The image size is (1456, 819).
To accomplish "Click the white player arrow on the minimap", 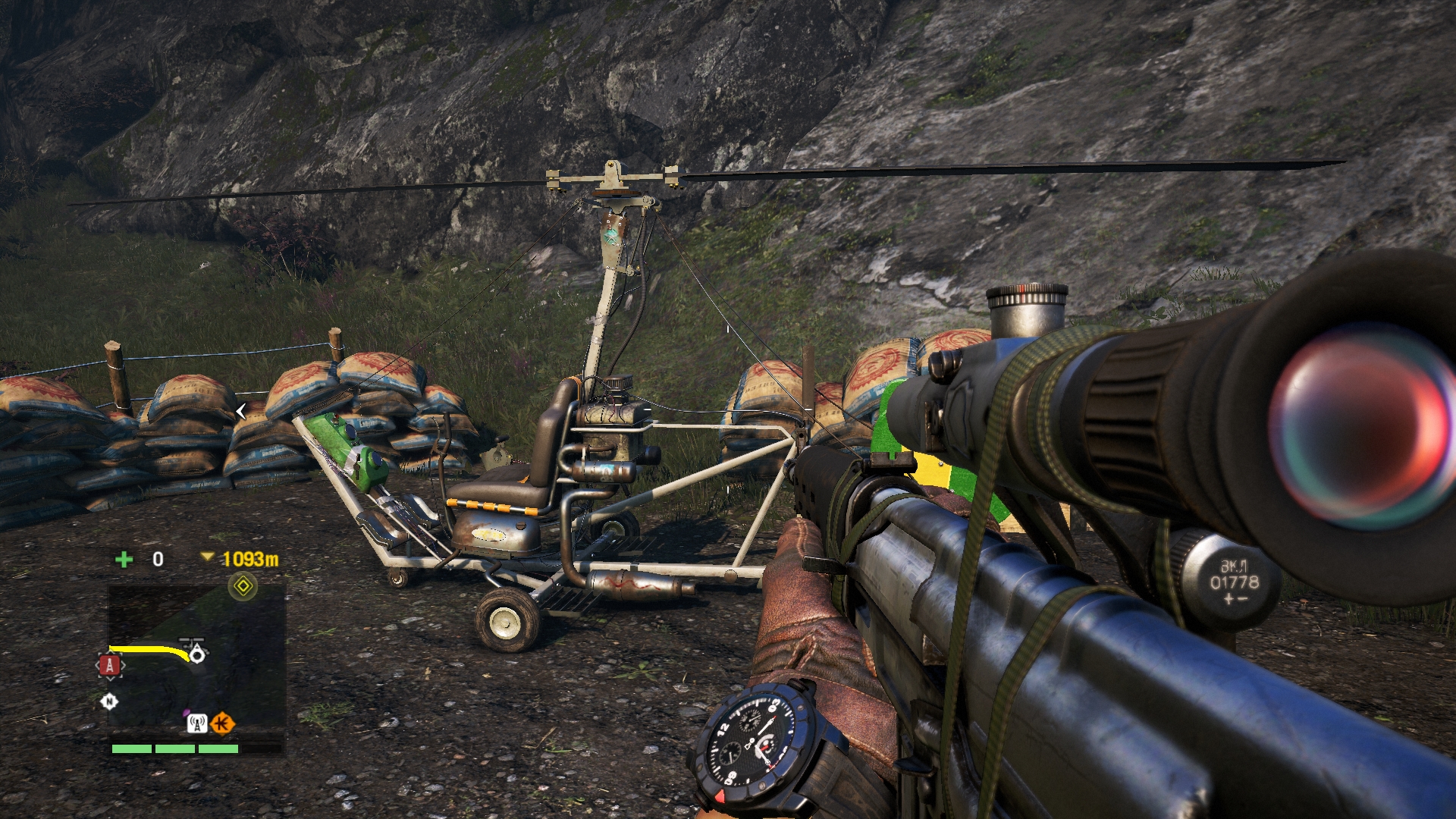I will [196, 653].
